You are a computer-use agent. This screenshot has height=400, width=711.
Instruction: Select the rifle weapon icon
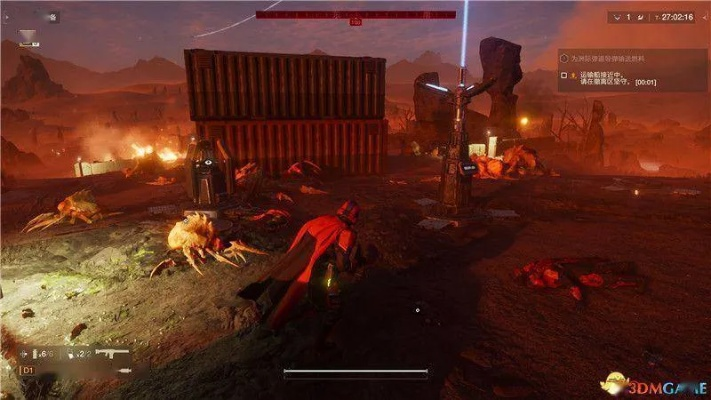(x=115, y=354)
